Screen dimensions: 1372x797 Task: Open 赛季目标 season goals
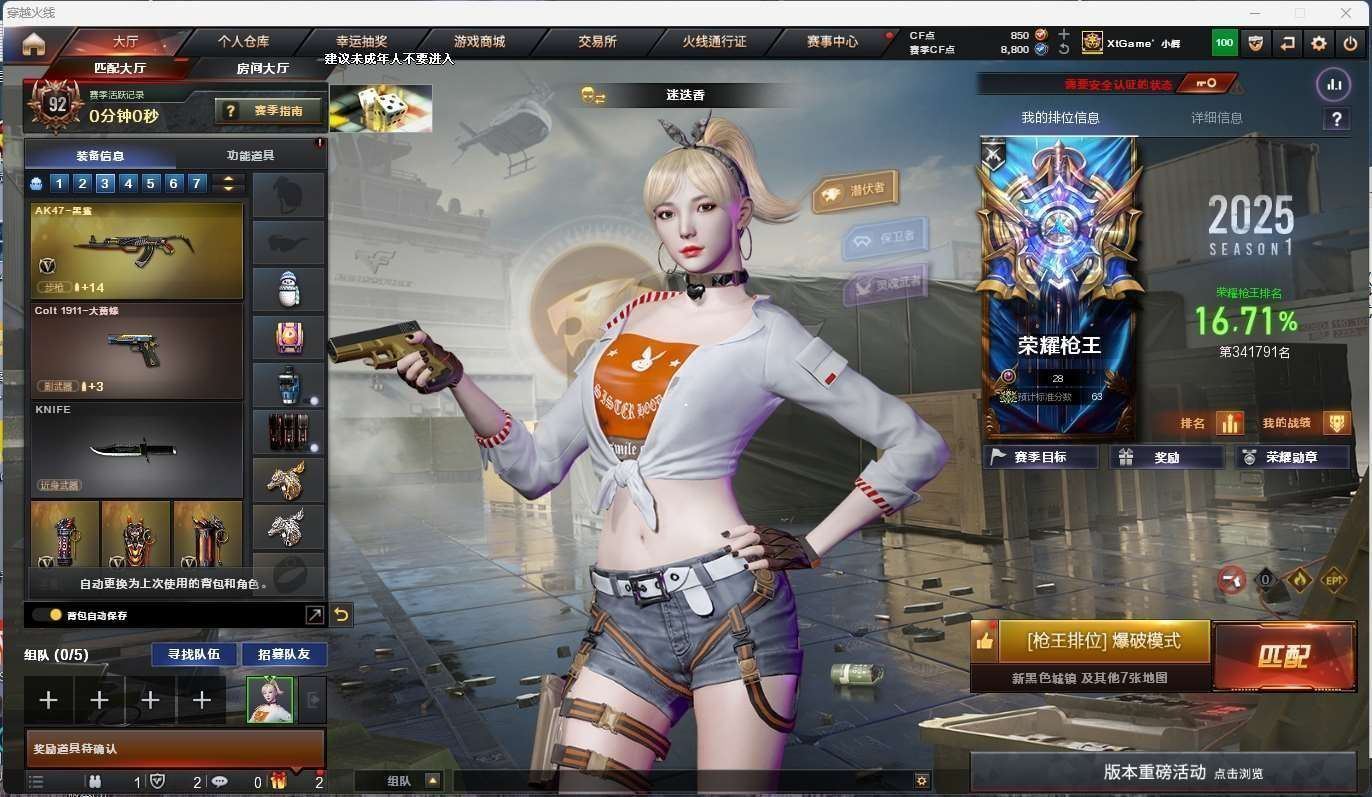click(x=1040, y=457)
